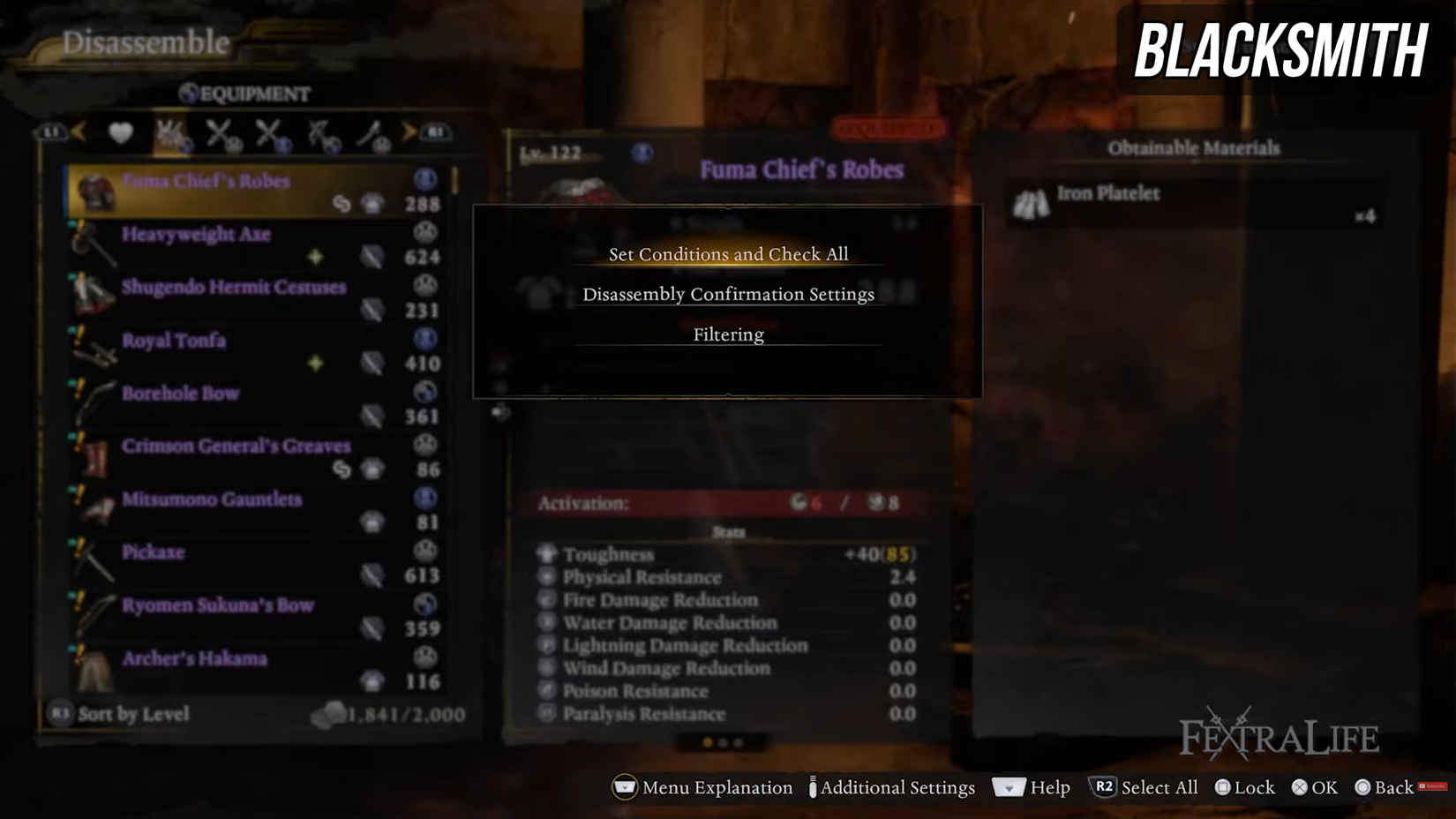Choose Set Conditions and Check All

[x=727, y=254]
